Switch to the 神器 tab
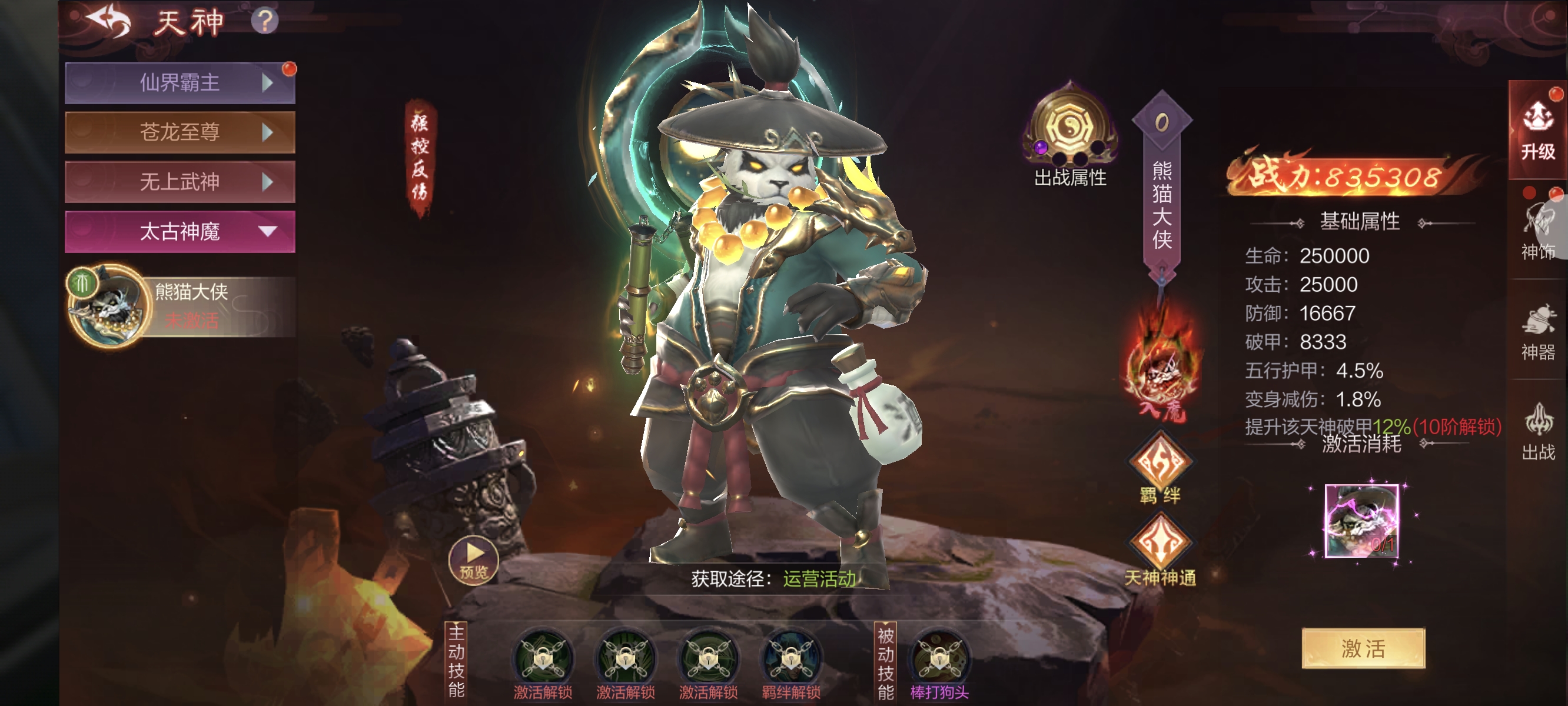Image resolution: width=1568 pixels, height=706 pixels. 1537,333
